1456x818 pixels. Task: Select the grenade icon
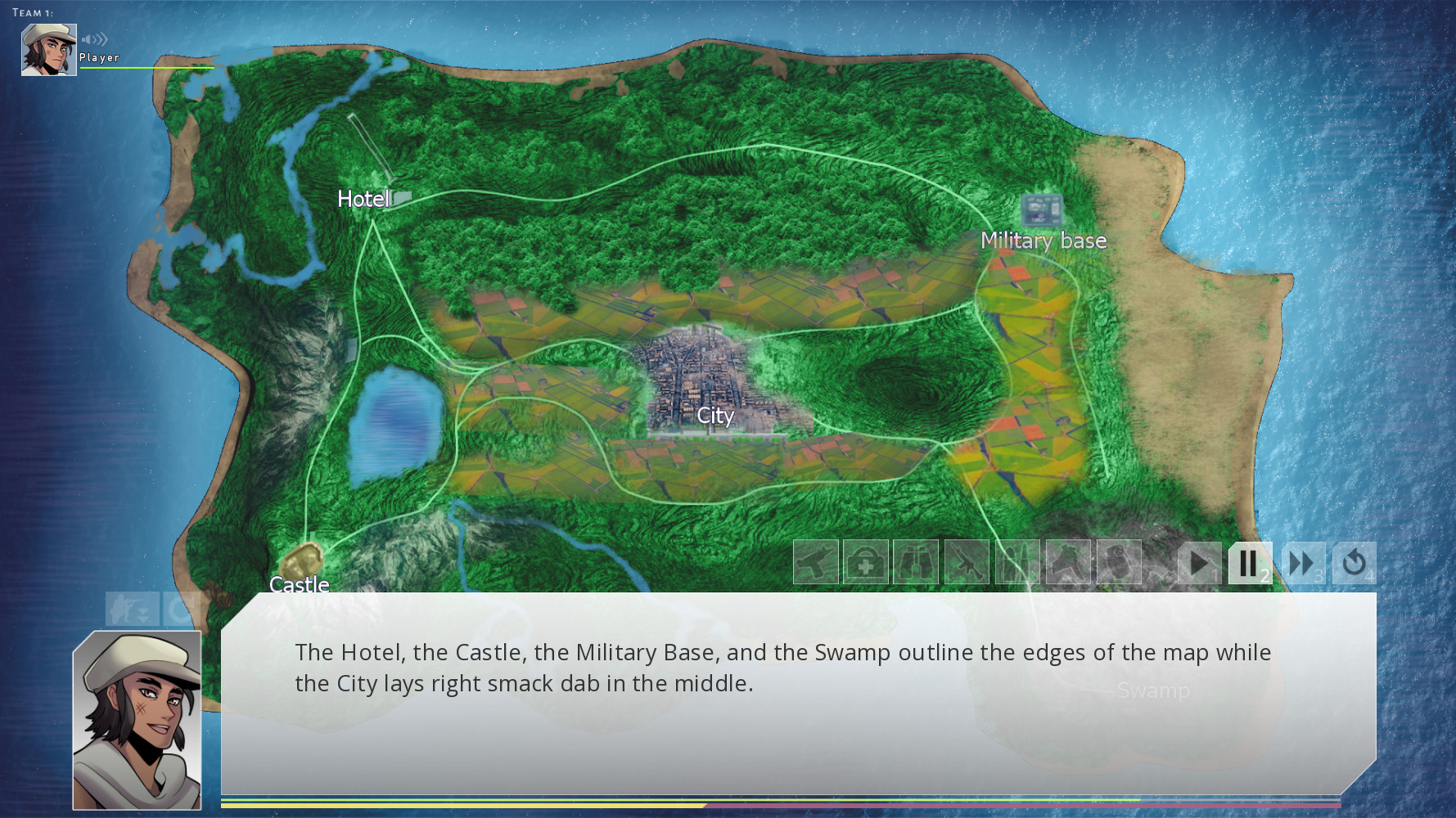1118,563
